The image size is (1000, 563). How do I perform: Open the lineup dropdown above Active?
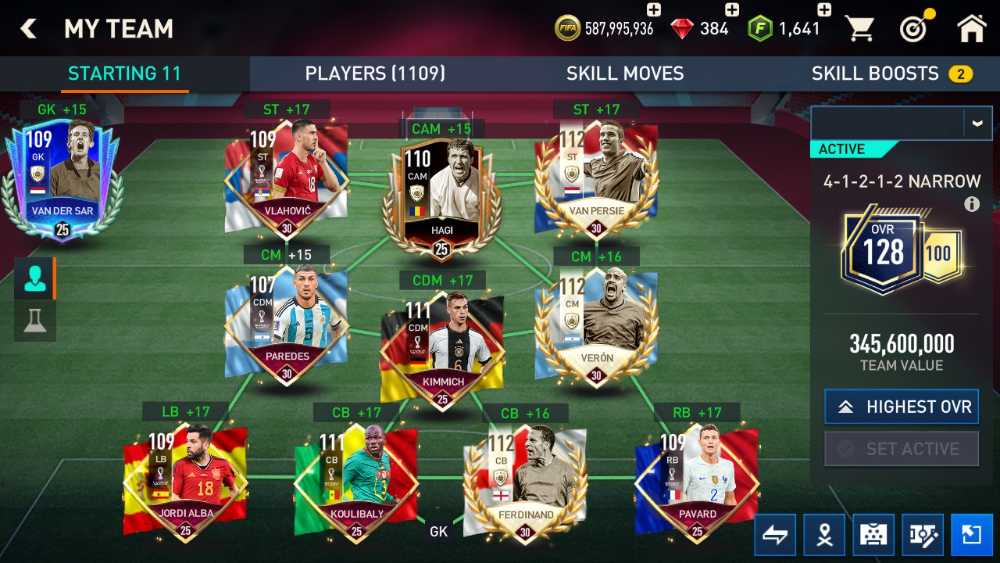pos(977,122)
